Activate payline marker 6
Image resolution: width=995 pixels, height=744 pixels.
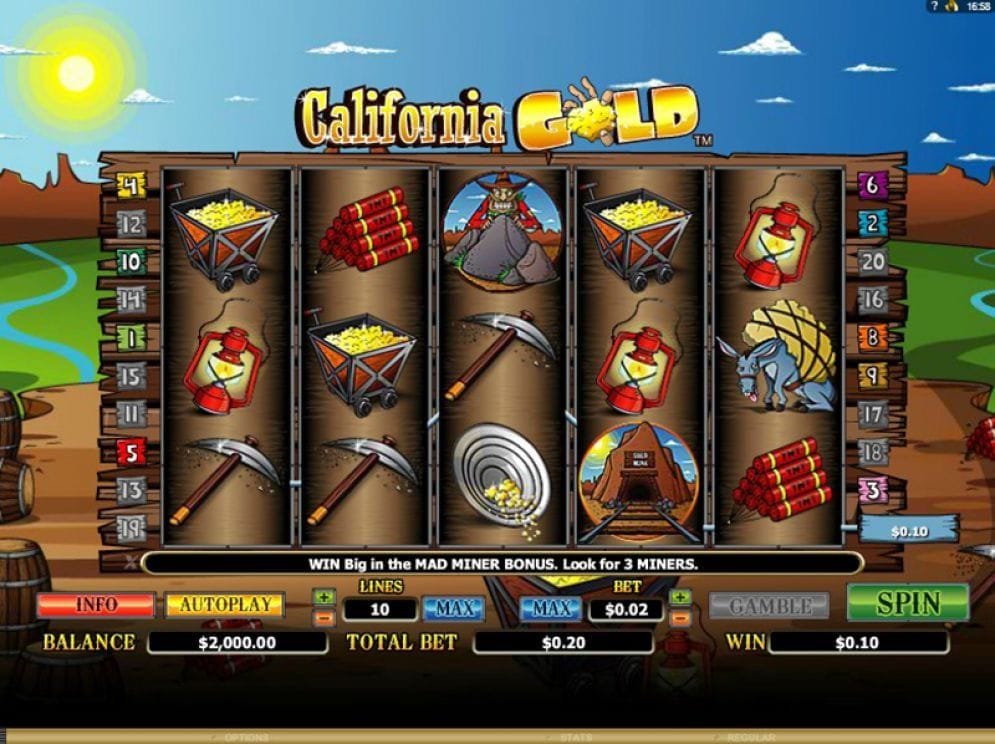pyautogui.click(x=872, y=185)
